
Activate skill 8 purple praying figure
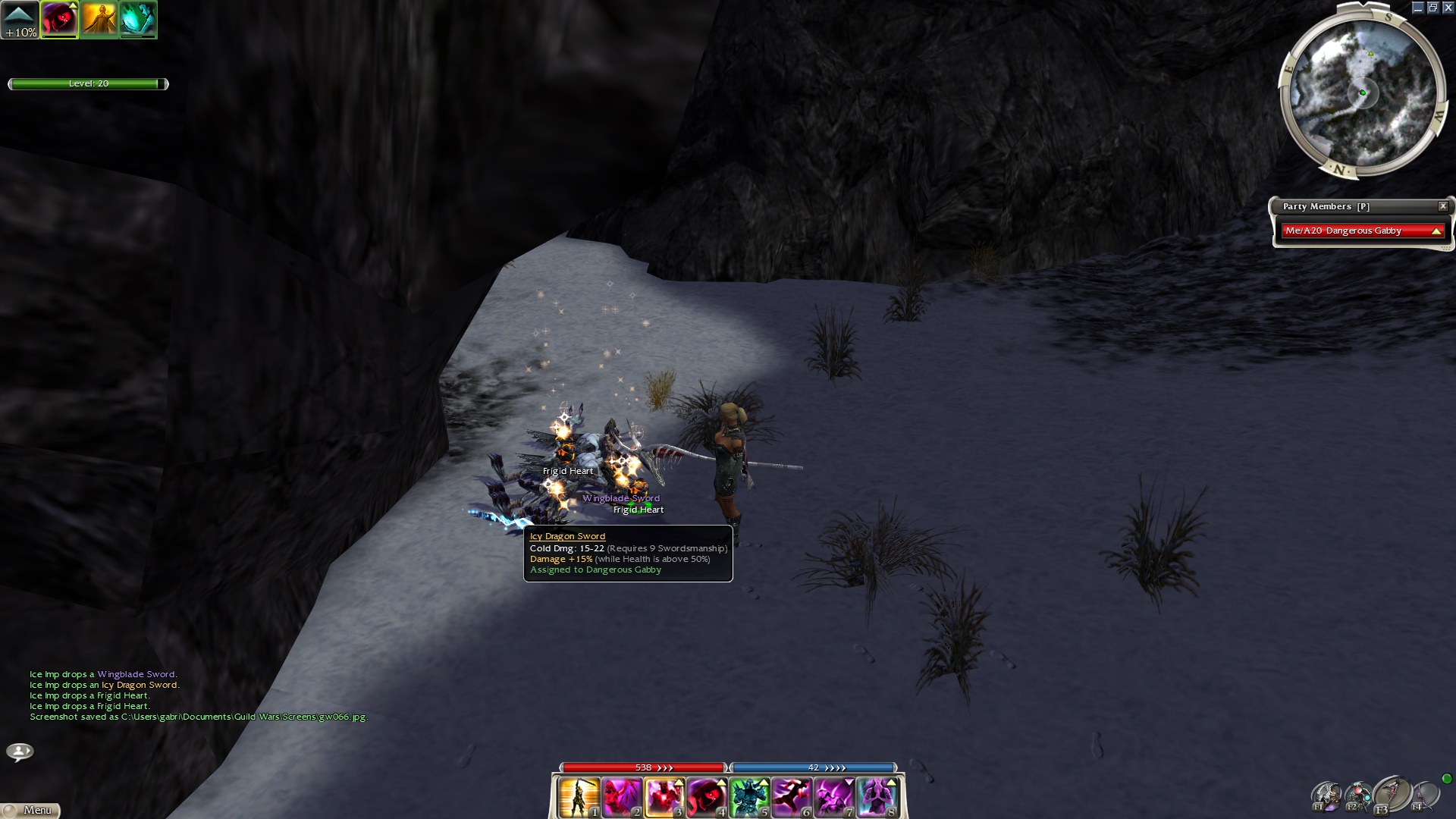877,797
